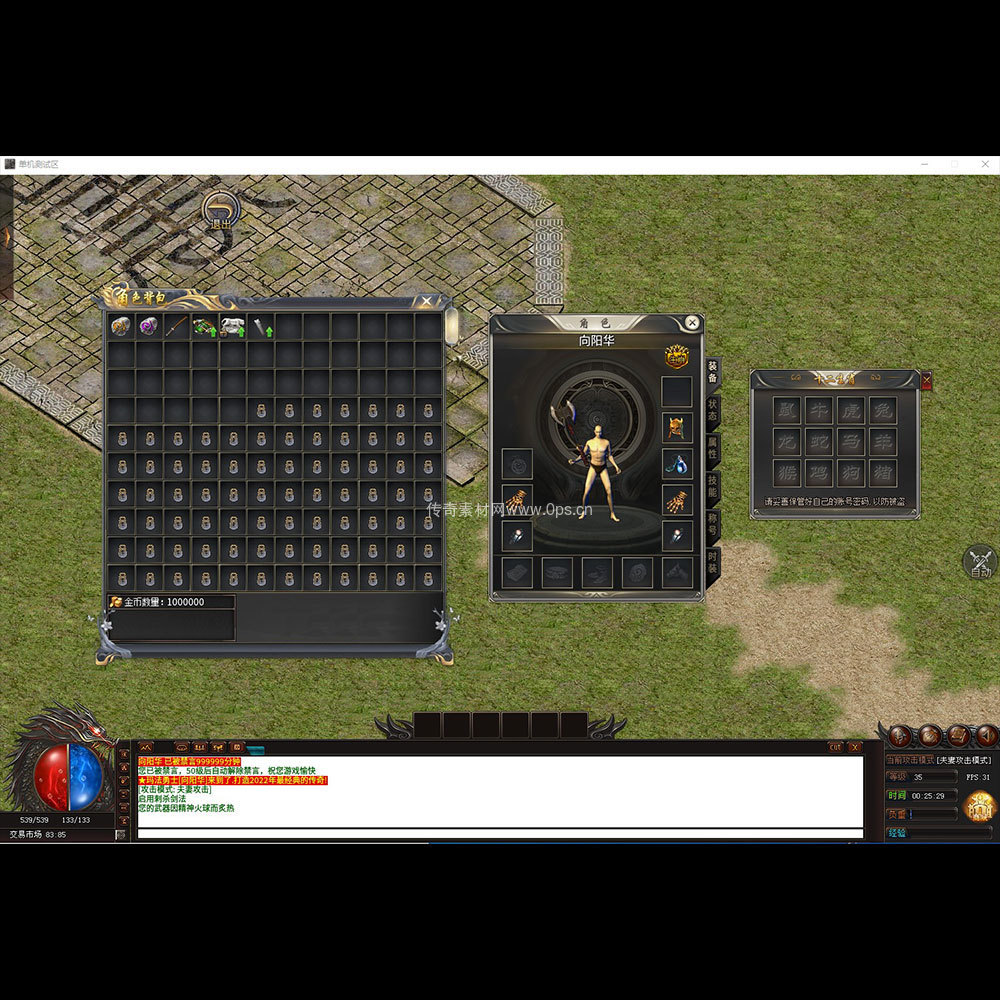The width and height of the screenshot is (1000, 1000).
Task: Open the 时装 fashion tab
Action: click(712, 559)
